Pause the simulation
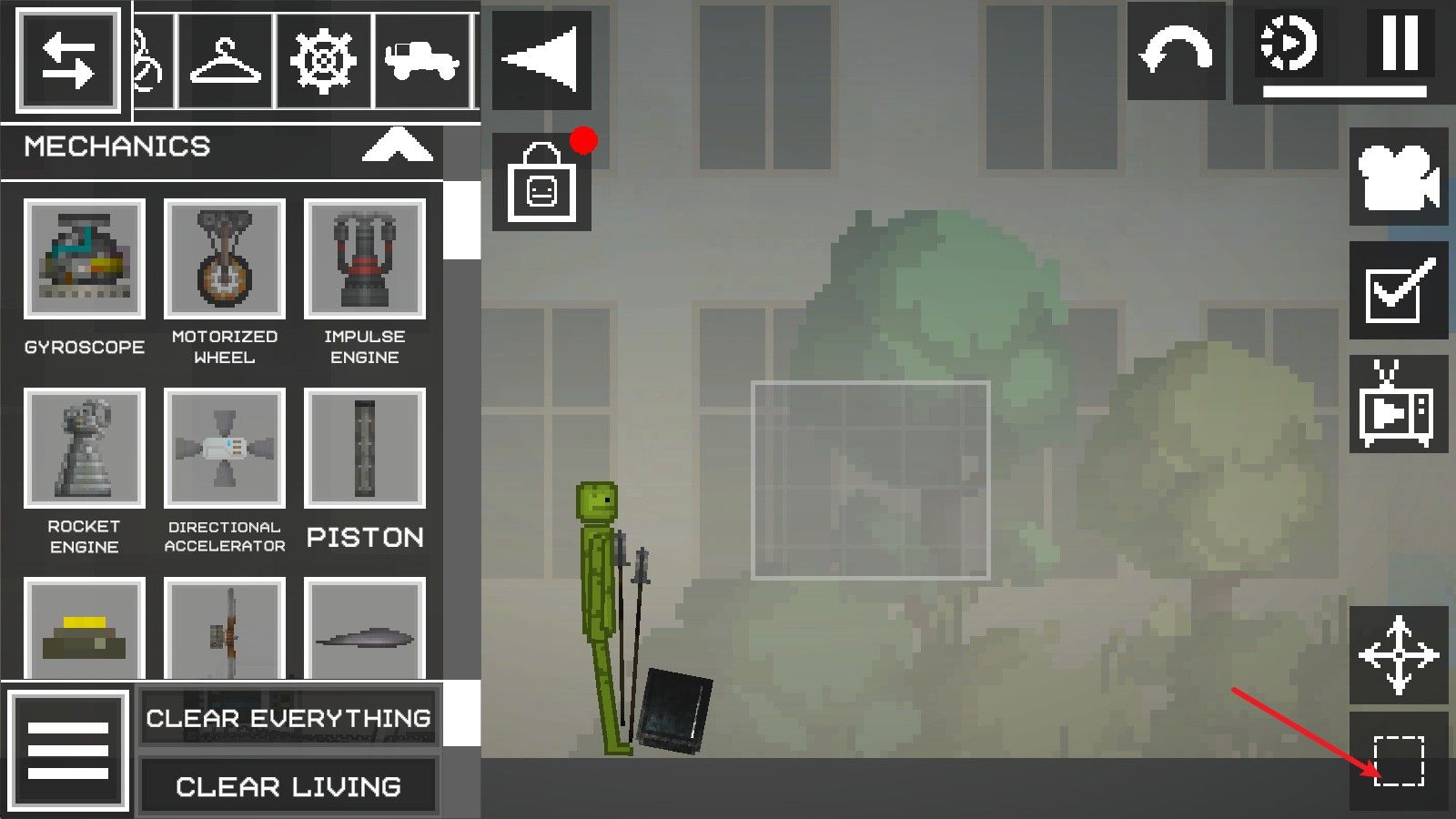1456x819 pixels. [x=1400, y=44]
